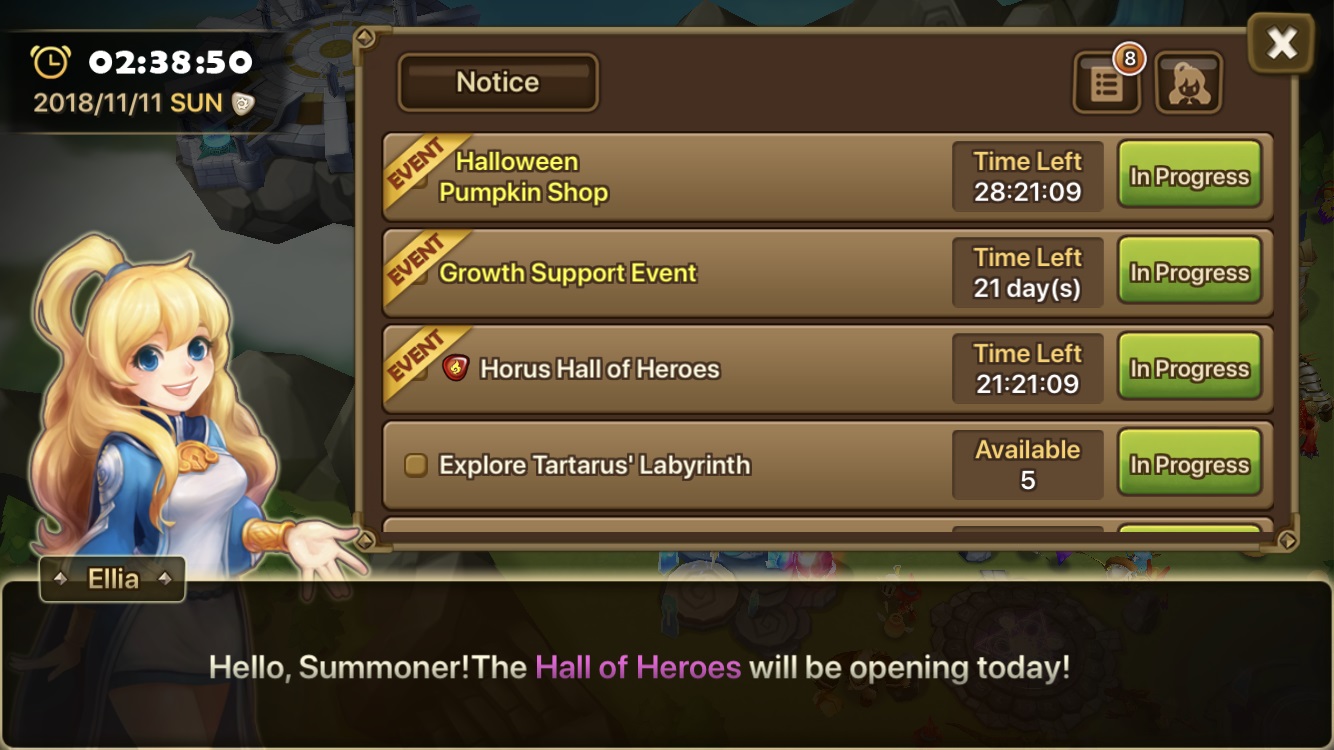The width and height of the screenshot is (1334, 750).
Task: Select the Growth Support Event row
Action: [660, 273]
